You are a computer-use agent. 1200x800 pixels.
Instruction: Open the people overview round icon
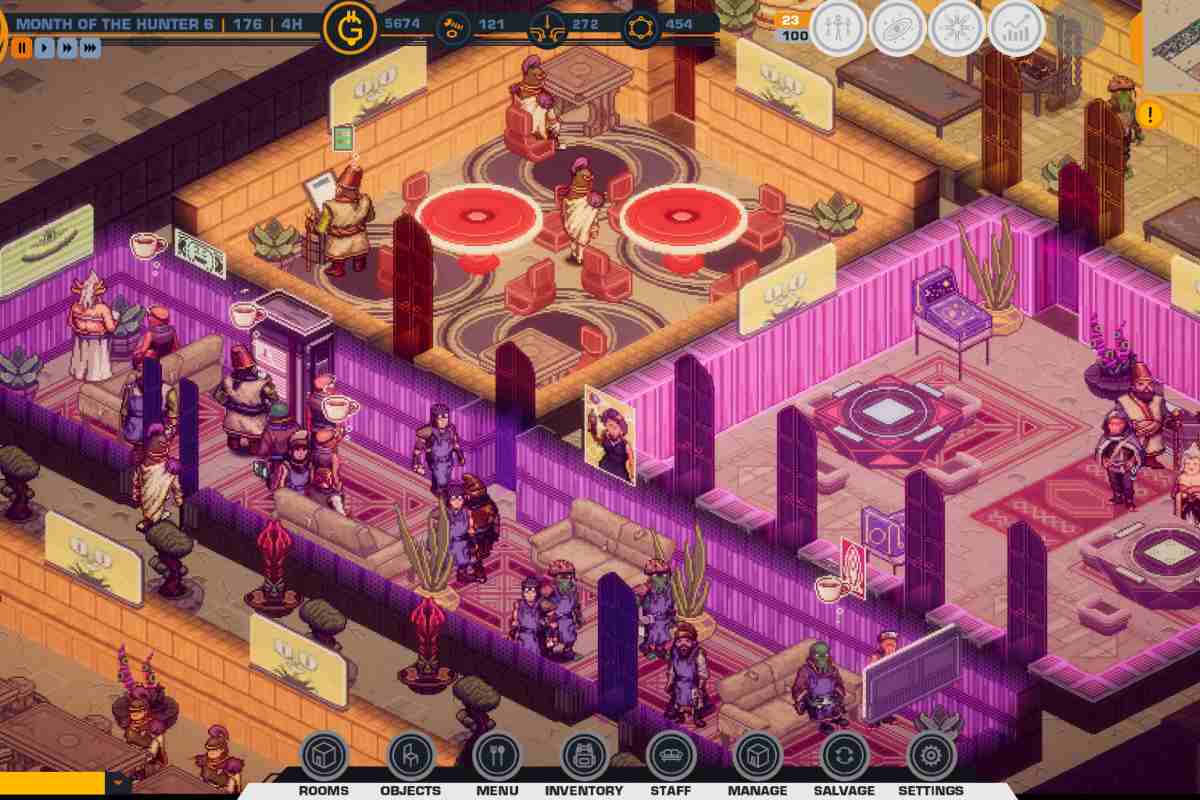tap(837, 27)
